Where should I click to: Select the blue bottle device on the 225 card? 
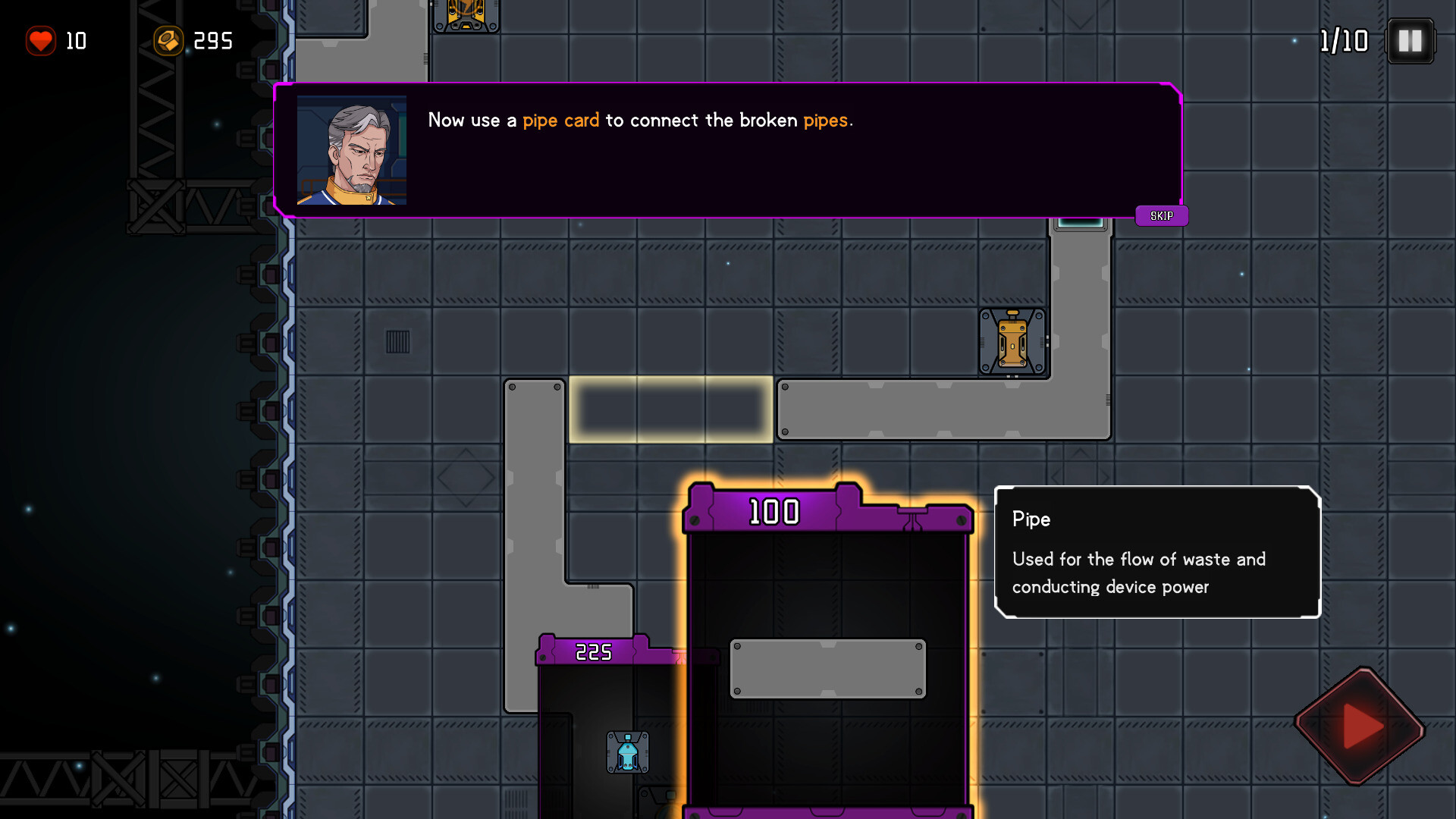pyautogui.click(x=627, y=752)
